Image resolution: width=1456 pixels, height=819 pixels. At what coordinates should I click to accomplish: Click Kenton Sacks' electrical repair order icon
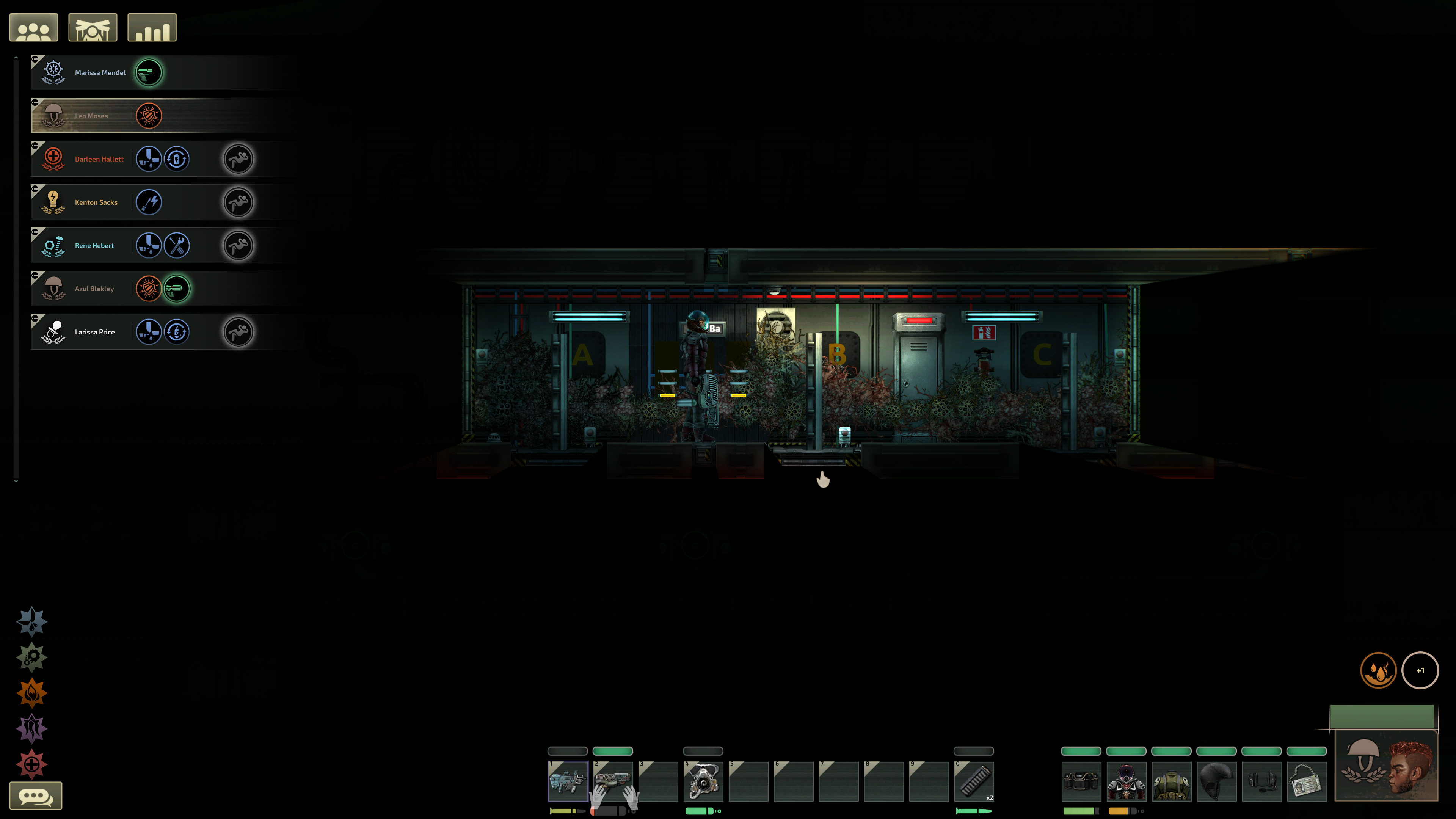click(x=149, y=202)
